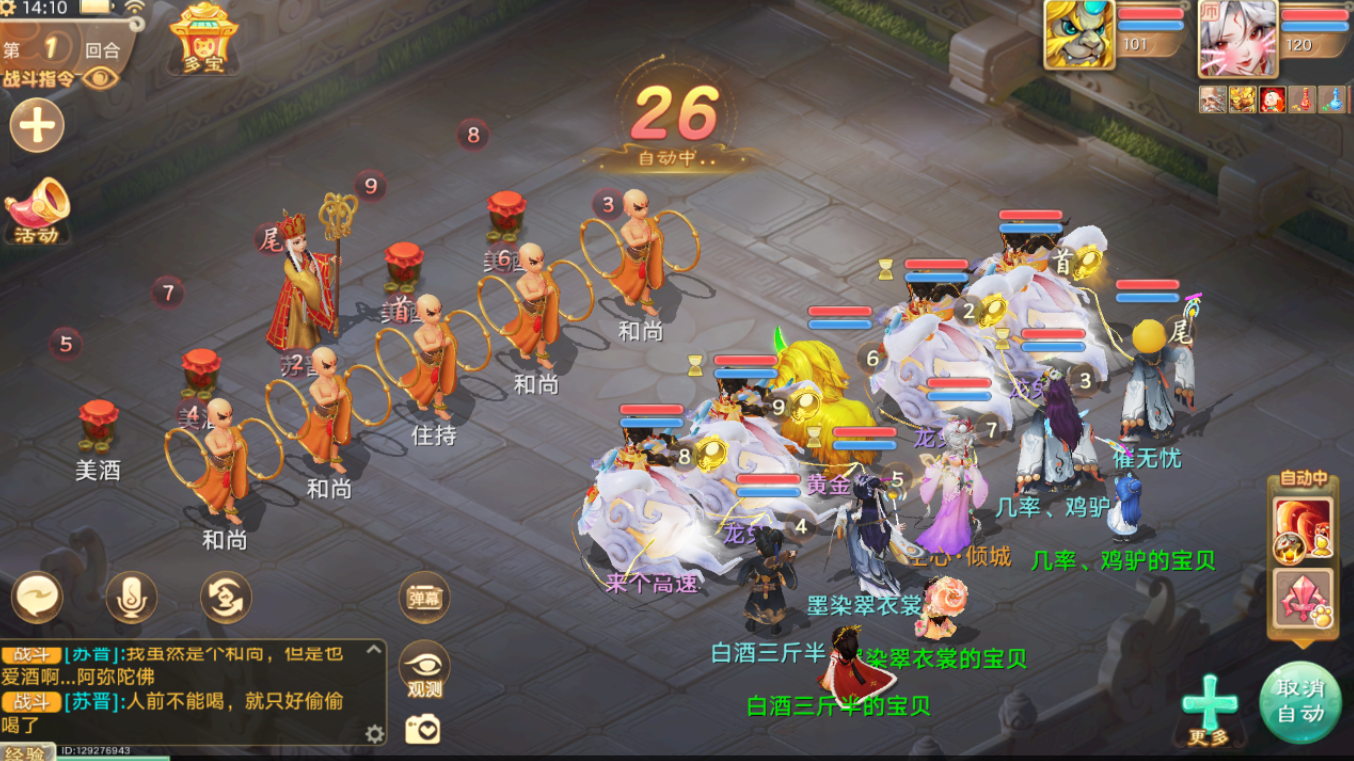Open the 观测 observe eye button
The width and height of the screenshot is (1354, 761).
click(x=424, y=668)
